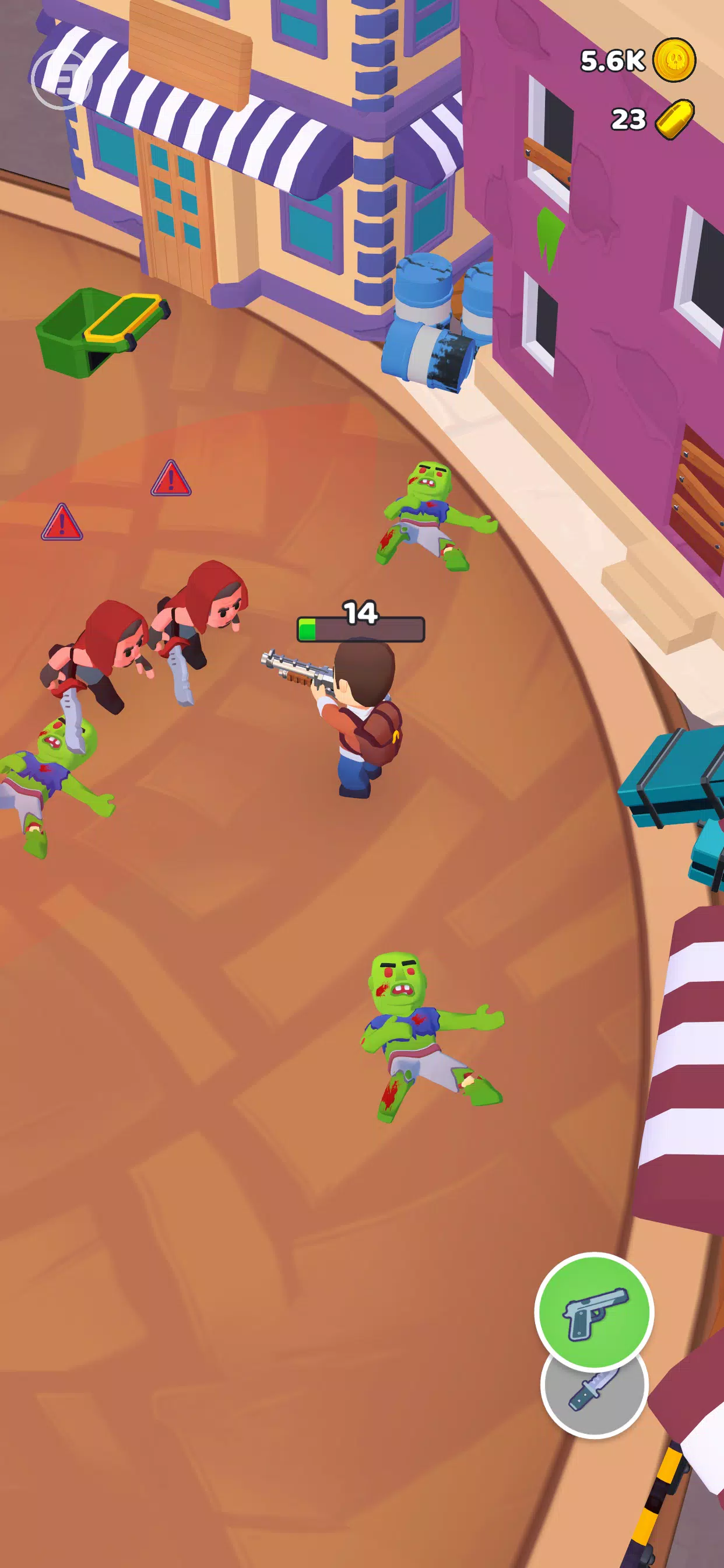Switch to the knife weapon
This screenshot has height=1568, width=724.
pyautogui.click(x=594, y=1397)
